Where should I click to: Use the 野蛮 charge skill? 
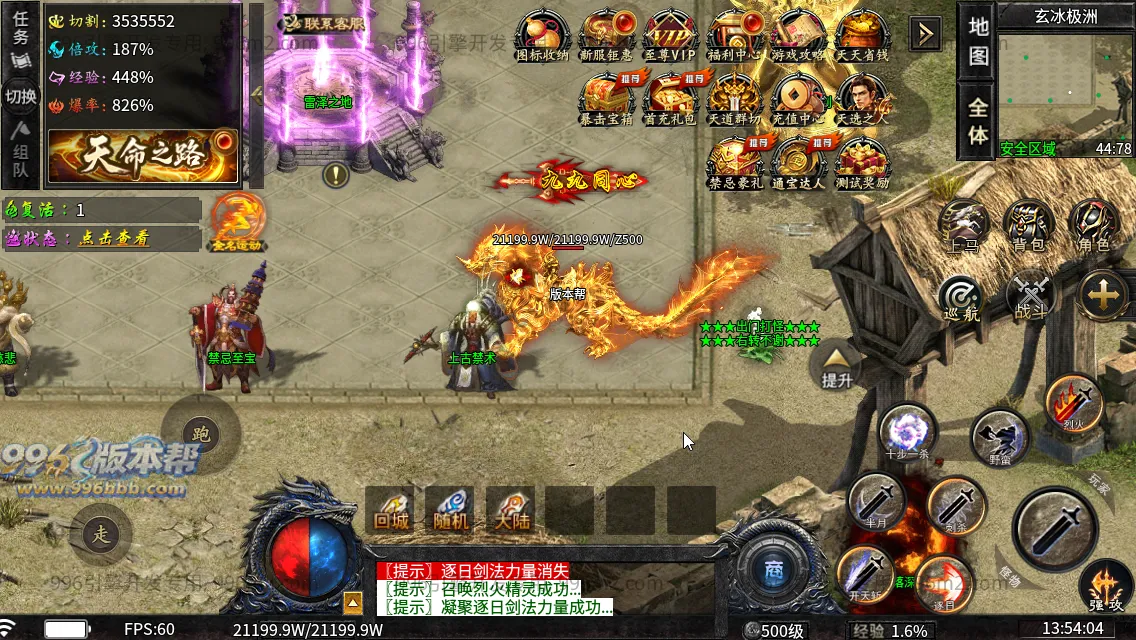coord(998,437)
